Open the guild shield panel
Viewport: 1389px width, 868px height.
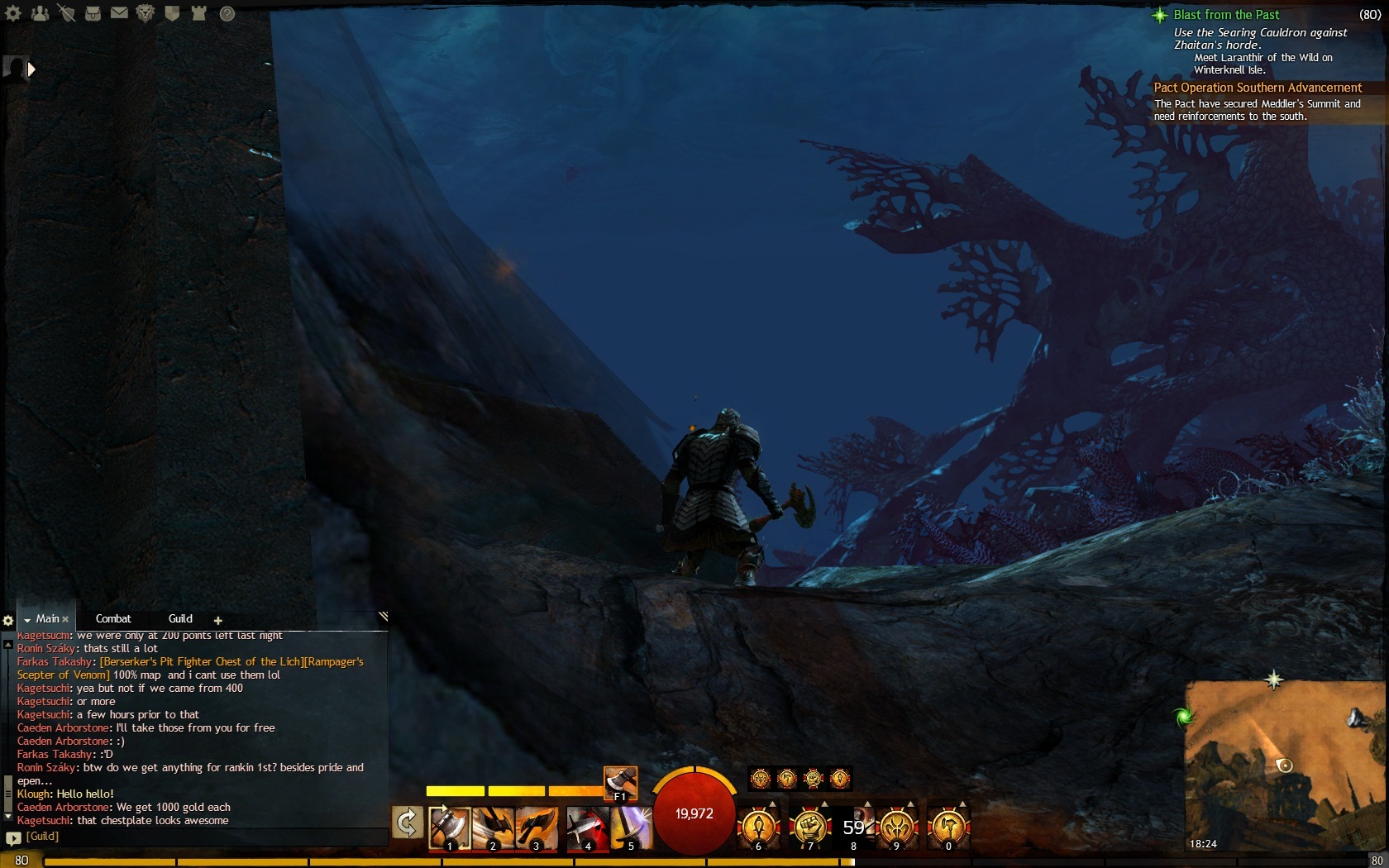(172, 13)
